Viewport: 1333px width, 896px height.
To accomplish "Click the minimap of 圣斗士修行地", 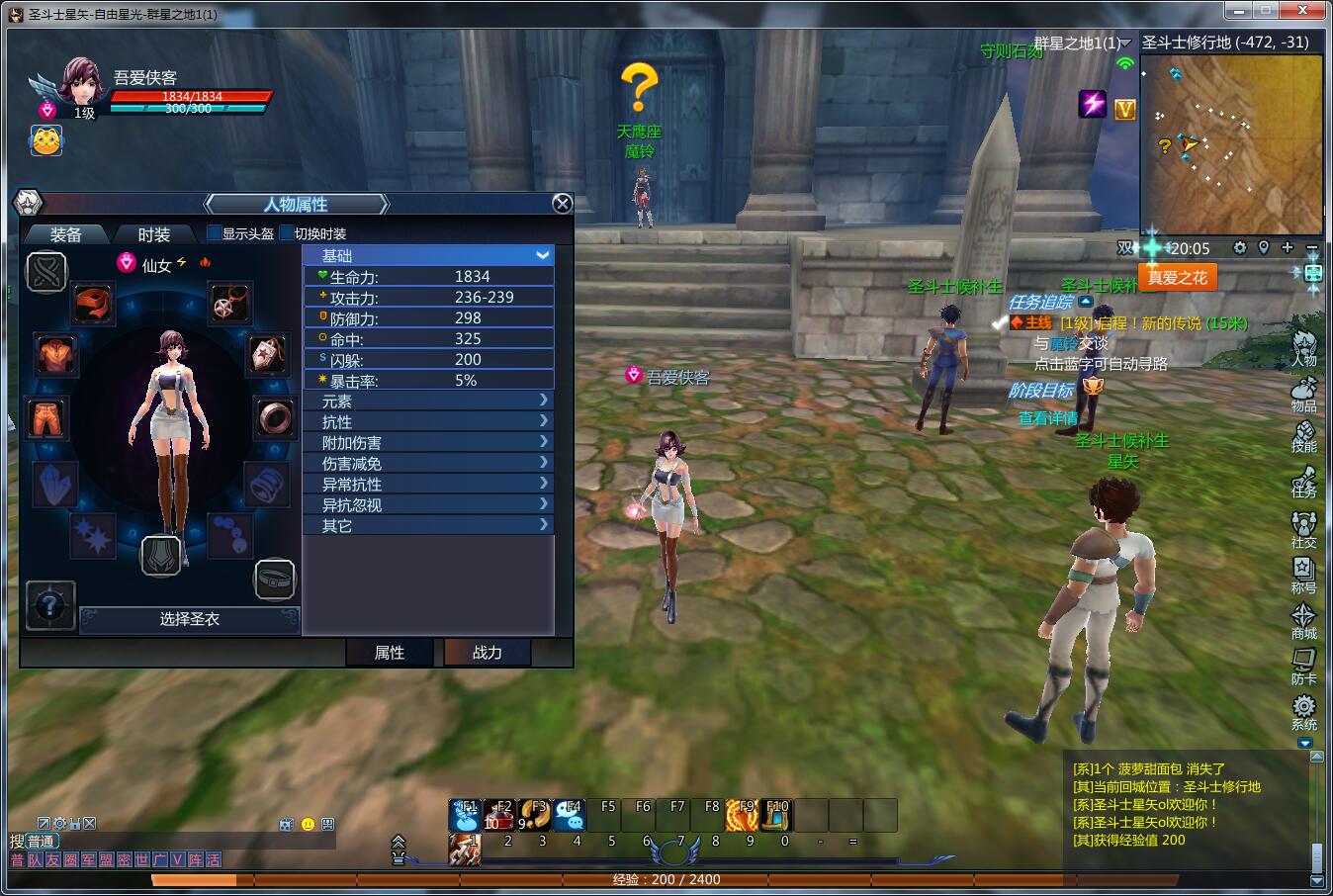I will (x=1231, y=143).
